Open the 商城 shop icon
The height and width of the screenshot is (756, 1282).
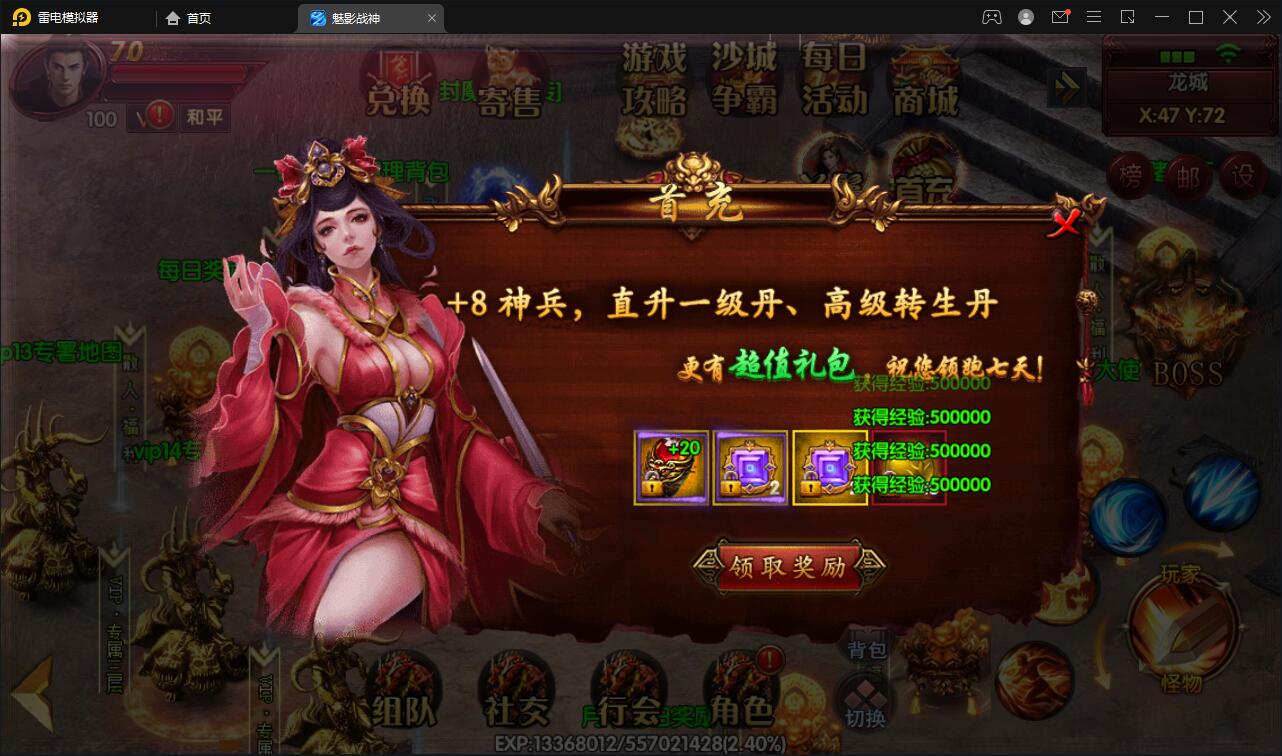923,85
